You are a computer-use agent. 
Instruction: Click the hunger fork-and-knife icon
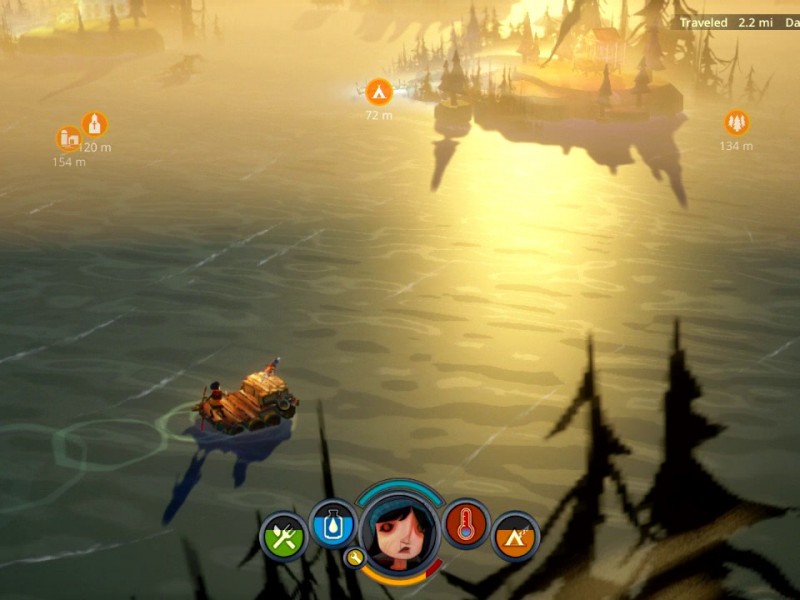pos(283,538)
